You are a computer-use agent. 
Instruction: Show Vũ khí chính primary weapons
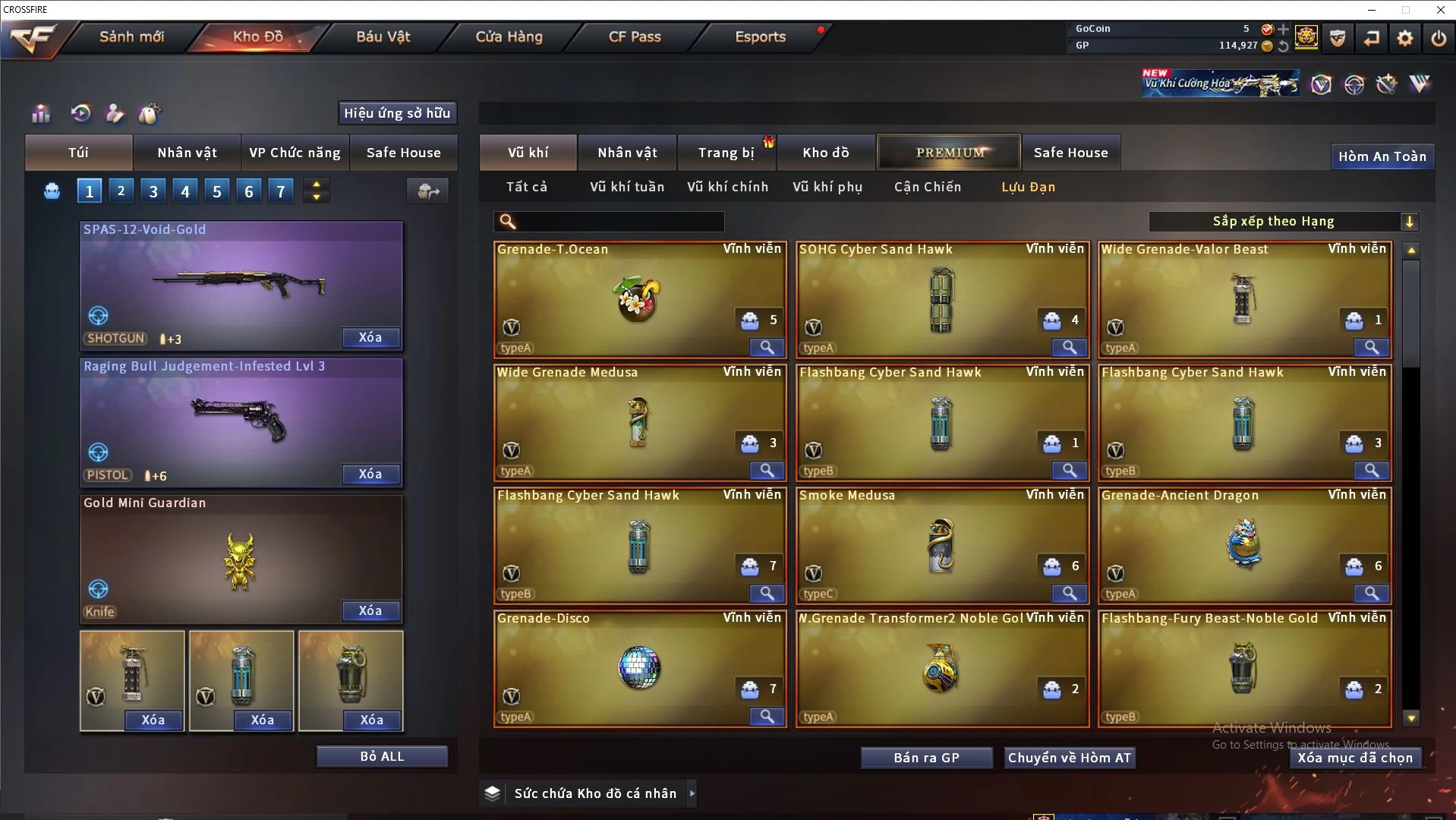(727, 187)
